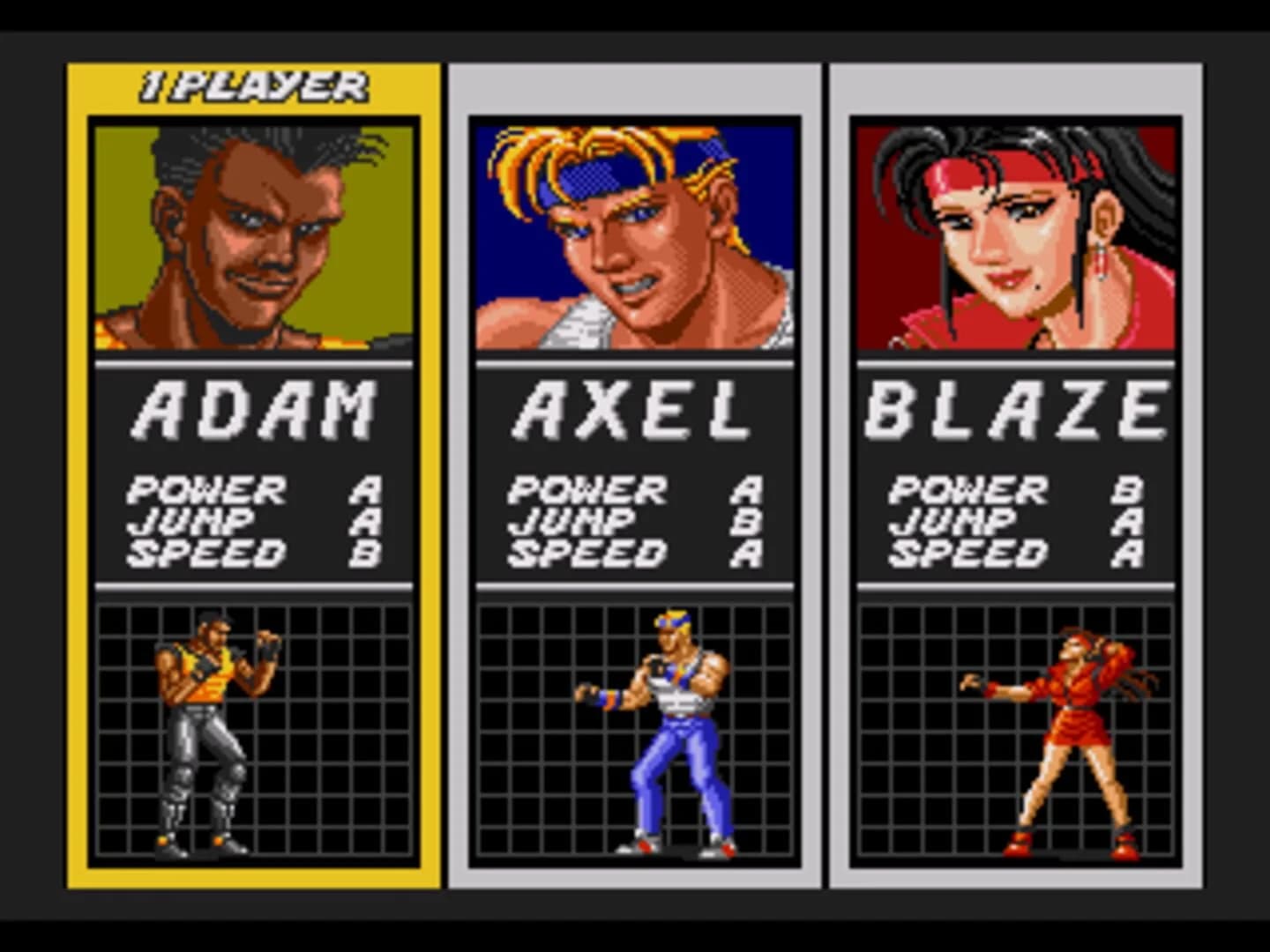Click Blaze's red earring in her portrait

point(1102,262)
